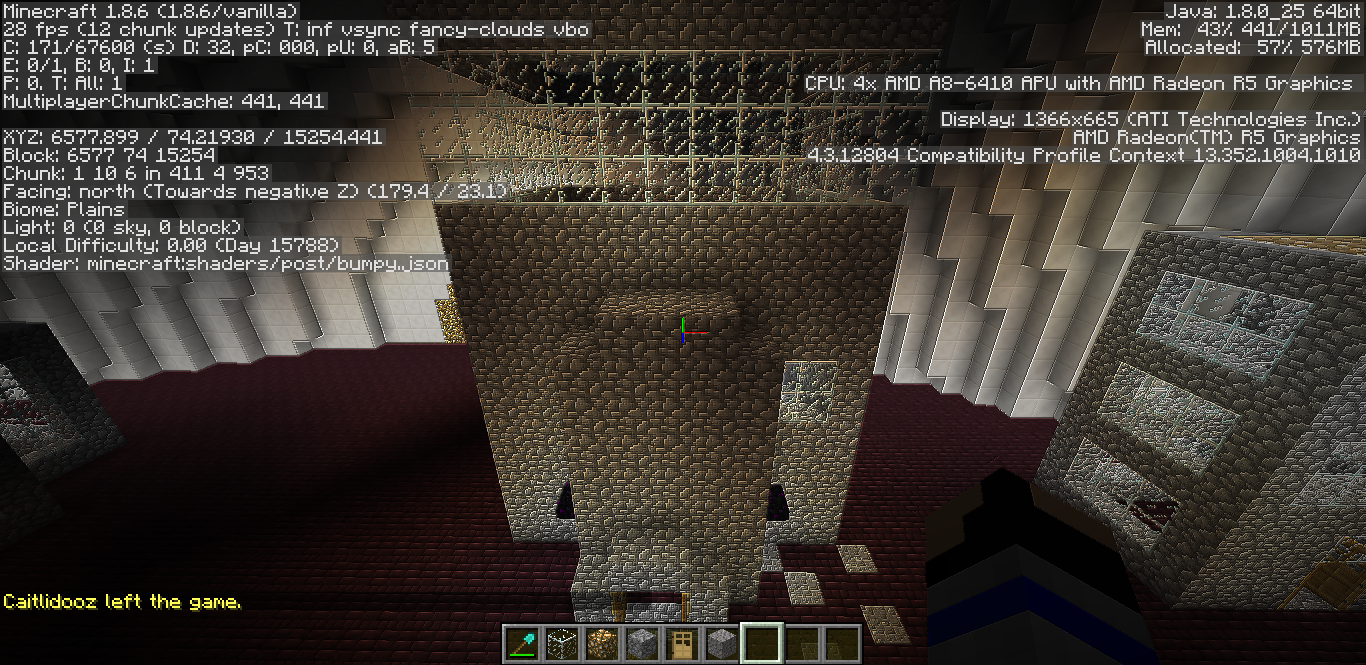This screenshot has height=665, width=1366.
Task: Select the diamond shovel hotbar slot
Action: coord(521,644)
